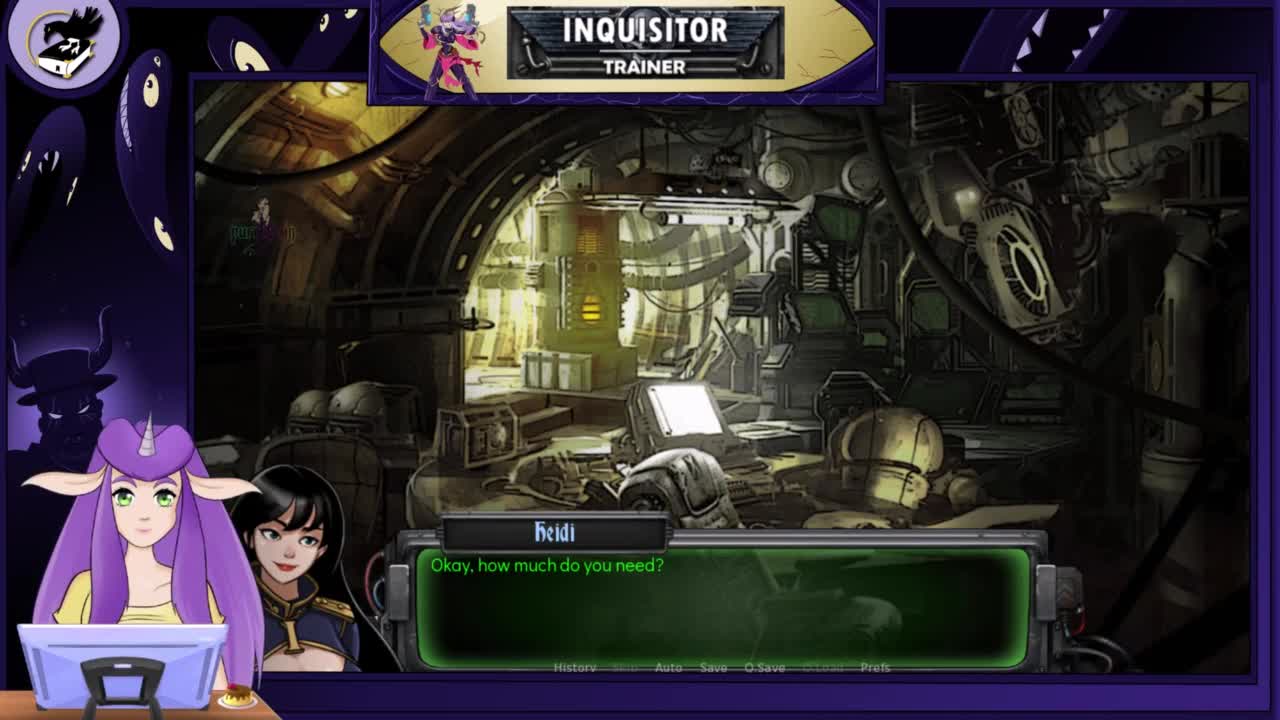Activate the Skip option

[625, 667]
